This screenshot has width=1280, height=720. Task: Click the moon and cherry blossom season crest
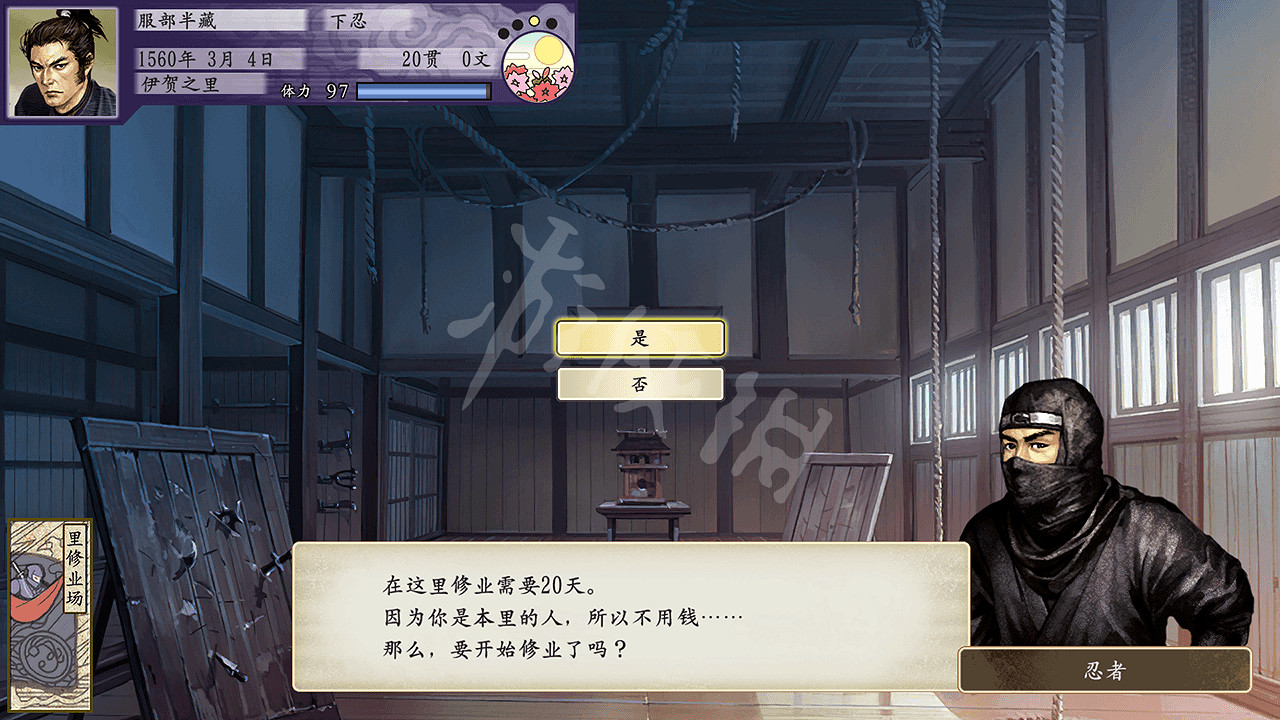pyautogui.click(x=537, y=68)
